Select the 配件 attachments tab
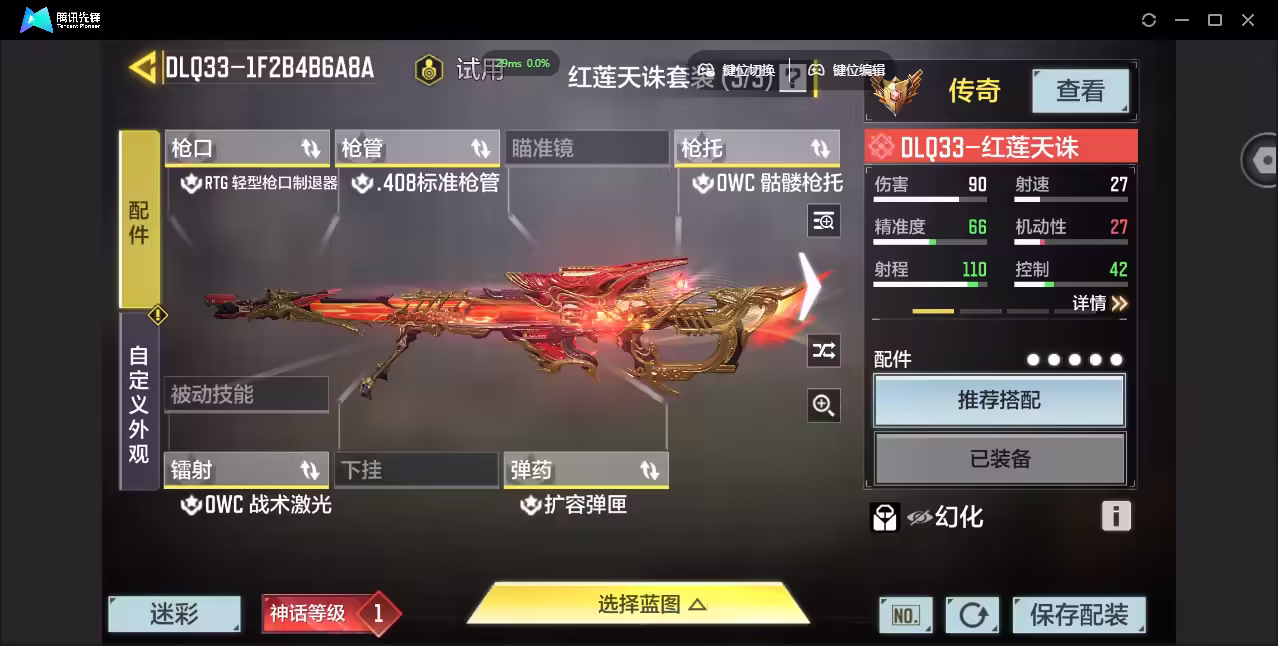Image resolution: width=1278 pixels, height=646 pixels. (x=139, y=220)
